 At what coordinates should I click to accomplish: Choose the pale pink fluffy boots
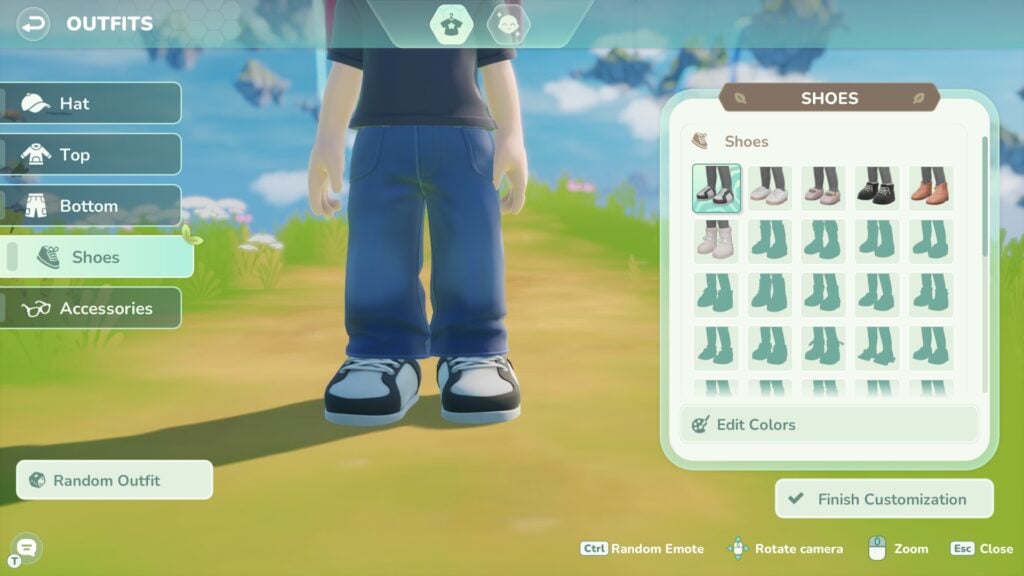[x=717, y=241]
